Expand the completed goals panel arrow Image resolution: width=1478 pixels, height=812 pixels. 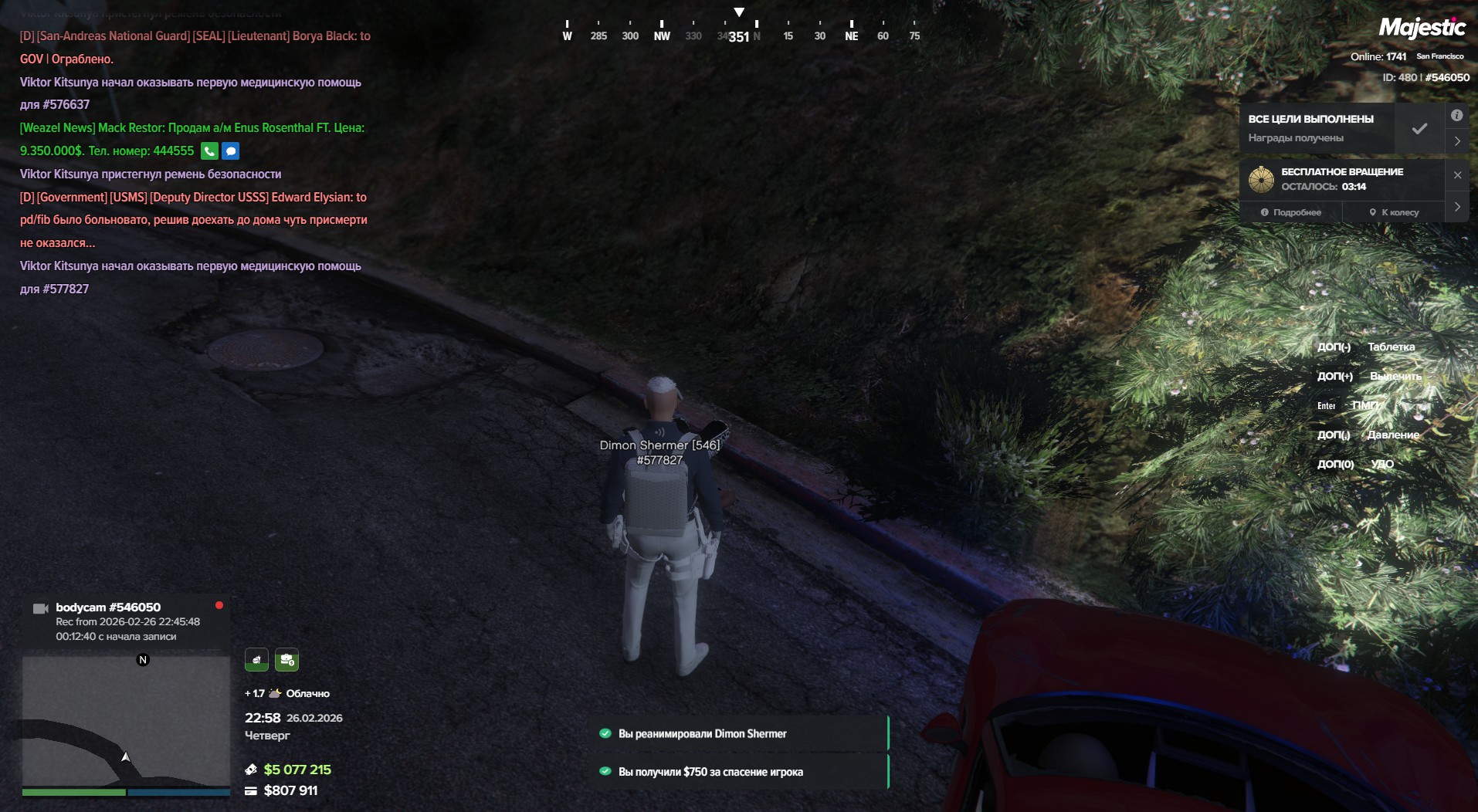[x=1456, y=141]
